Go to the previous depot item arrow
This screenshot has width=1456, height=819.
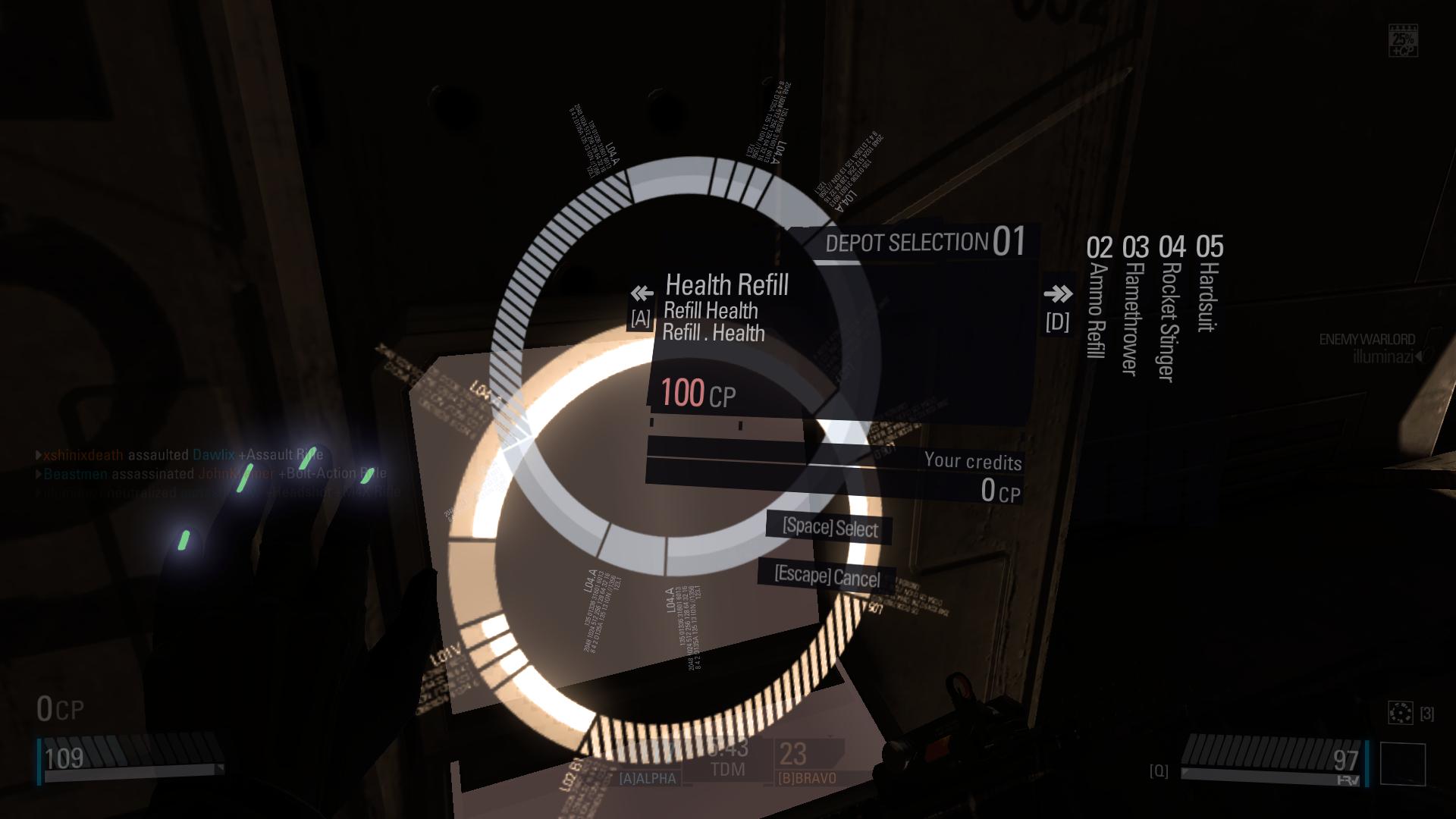tap(642, 294)
